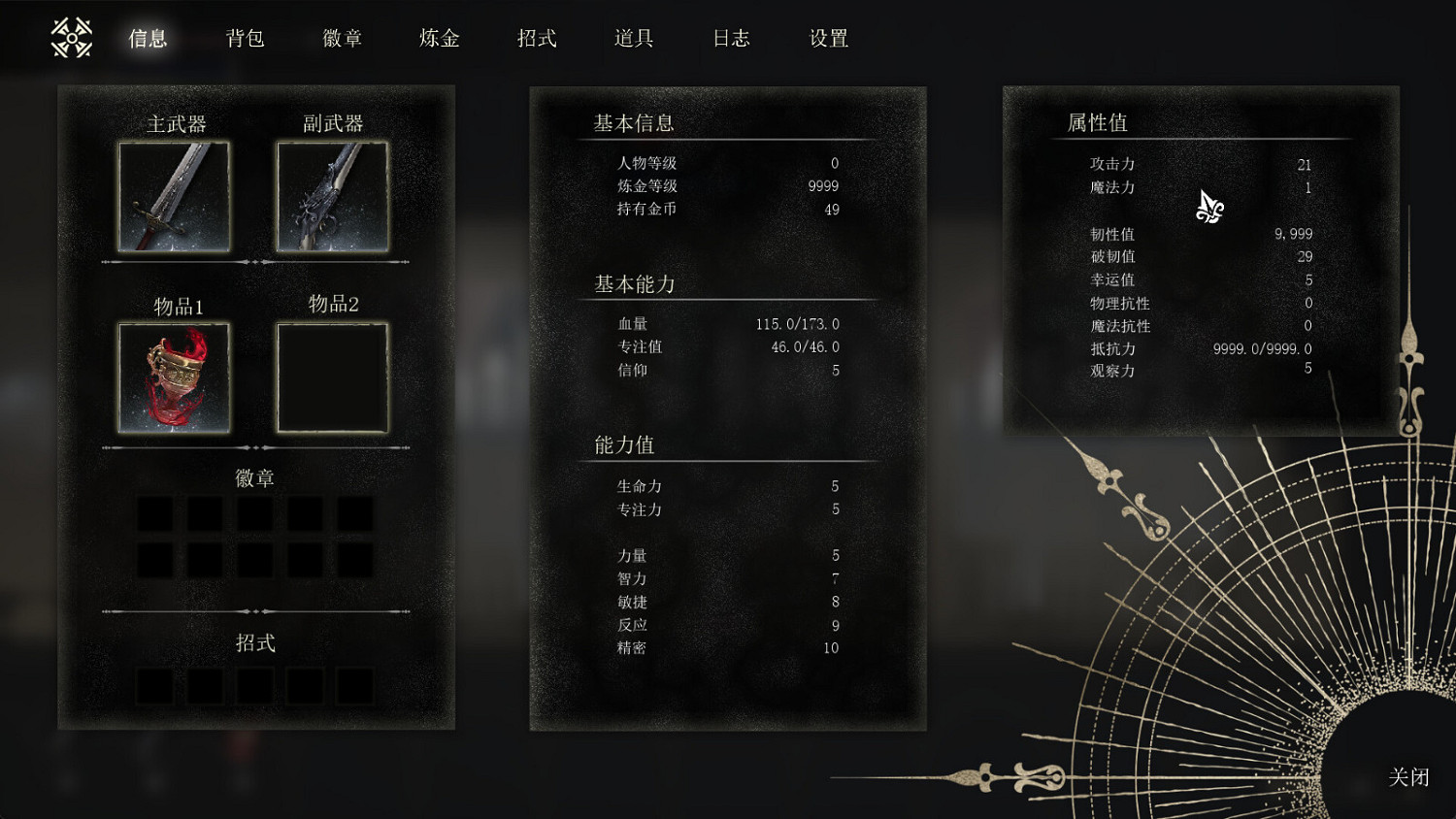1456x819 pixels.
Task: Select the first badge slot under 徽章
Action: click(156, 514)
